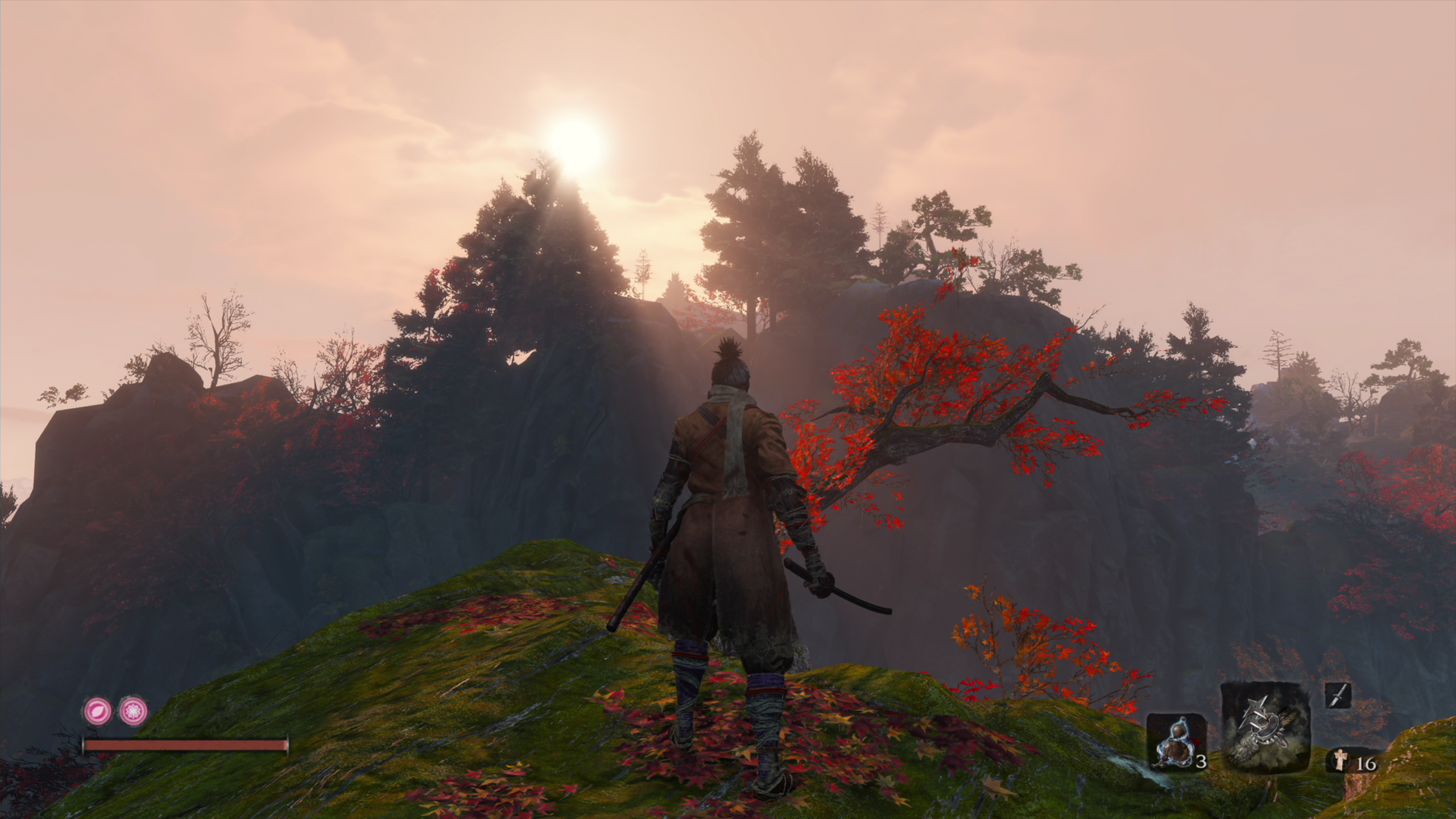Select the pink petal resurrection node
Screen dimensions: 1456x819
coord(98,710)
